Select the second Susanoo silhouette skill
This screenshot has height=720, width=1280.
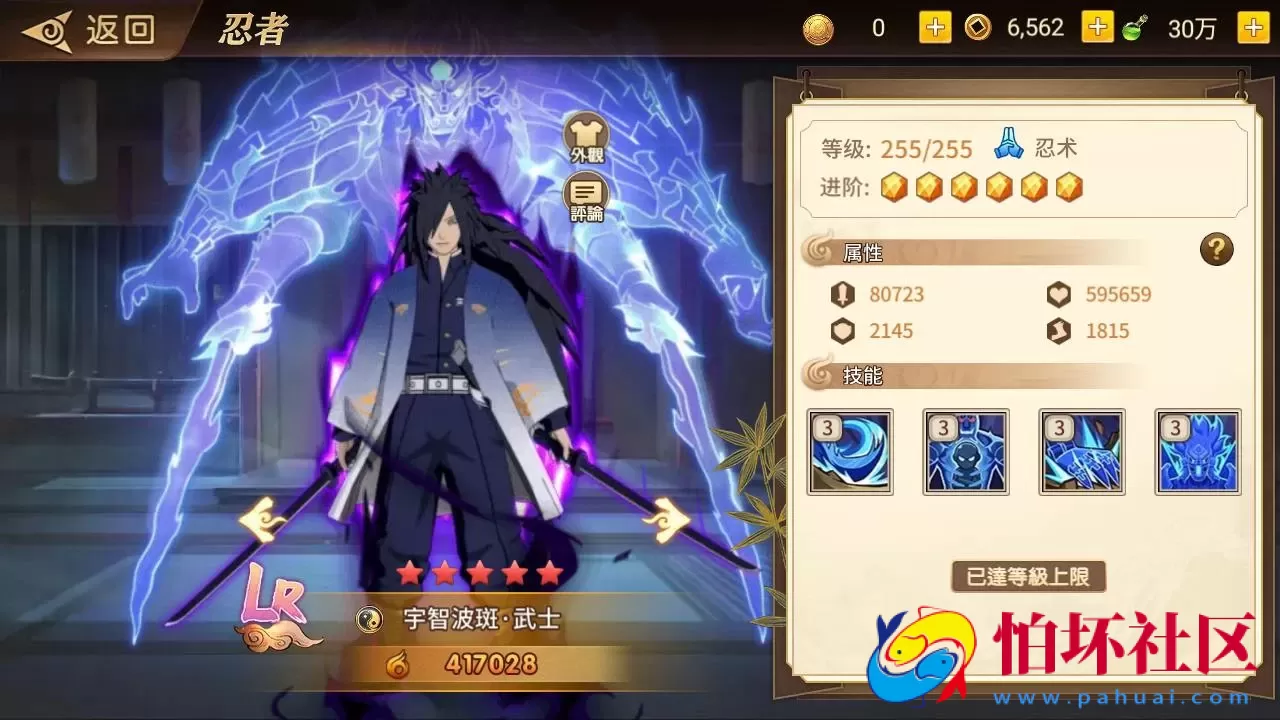[966, 452]
